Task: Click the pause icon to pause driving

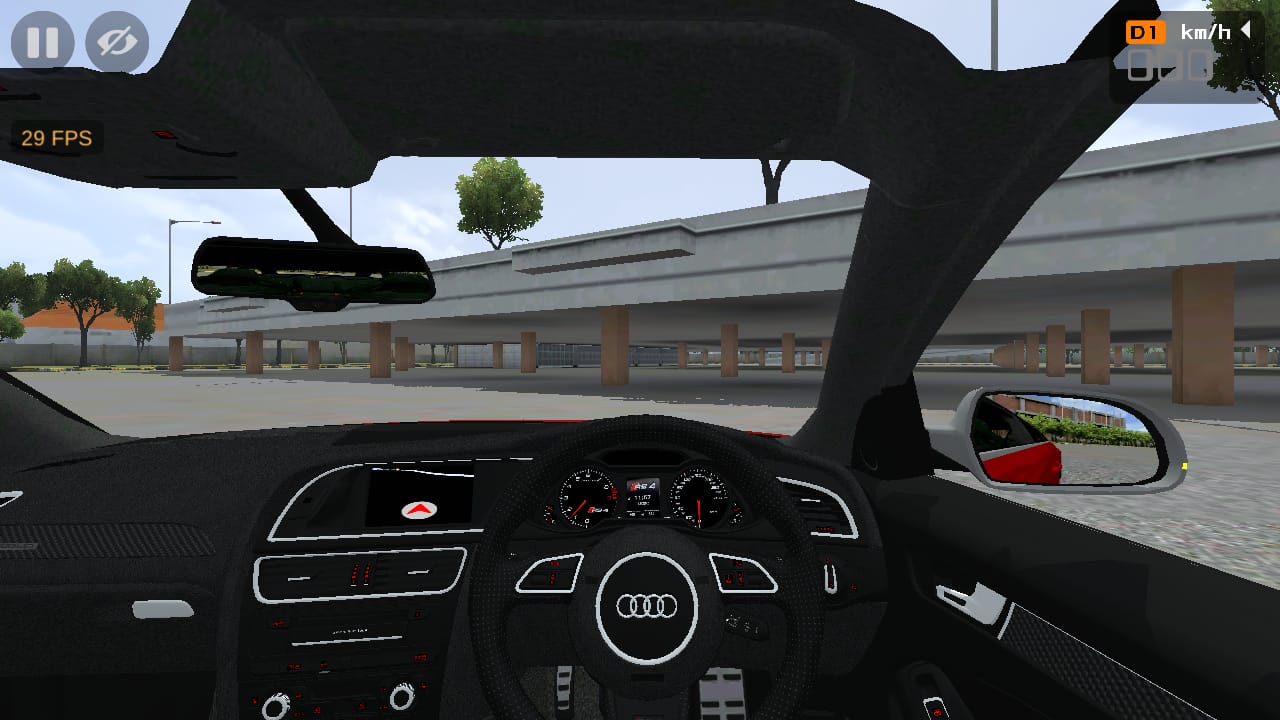Action: point(41,42)
